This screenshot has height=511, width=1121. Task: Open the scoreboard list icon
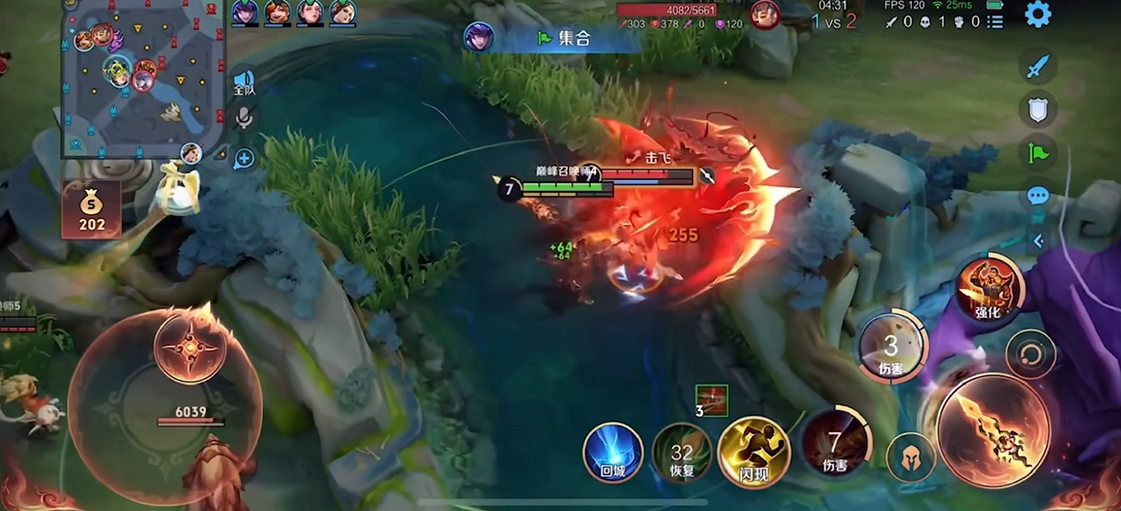point(994,22)
